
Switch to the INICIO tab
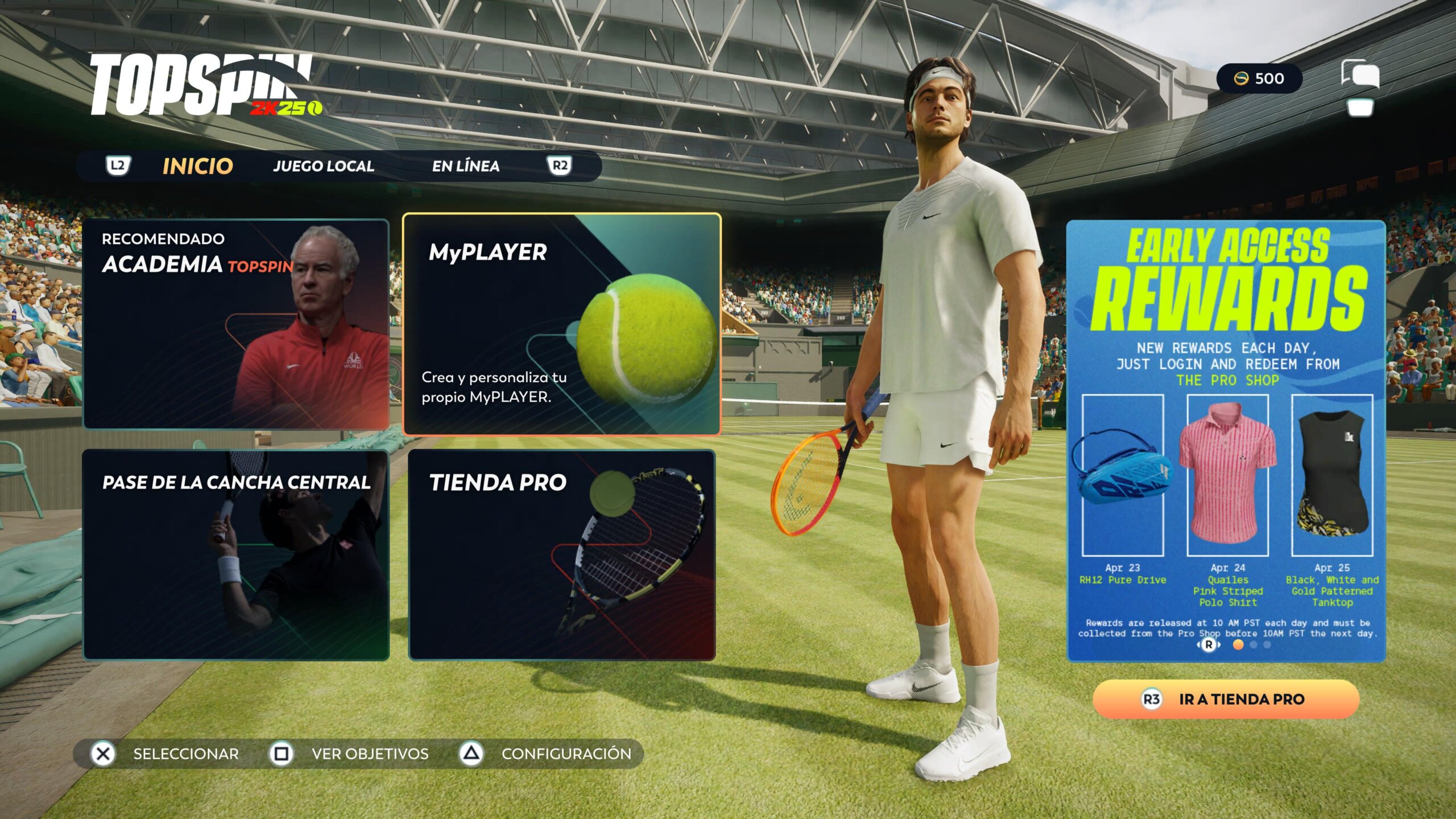(197, 166)
